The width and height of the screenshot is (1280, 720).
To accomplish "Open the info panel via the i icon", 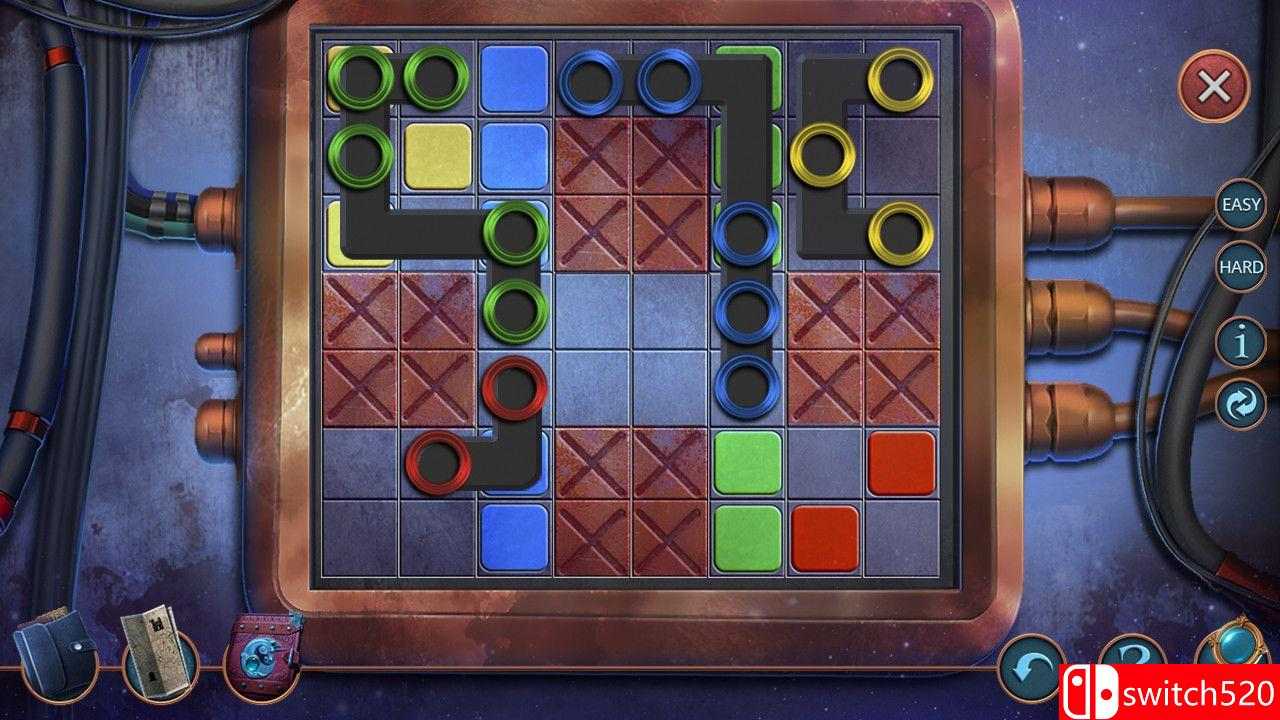I will click(1240, 342).
